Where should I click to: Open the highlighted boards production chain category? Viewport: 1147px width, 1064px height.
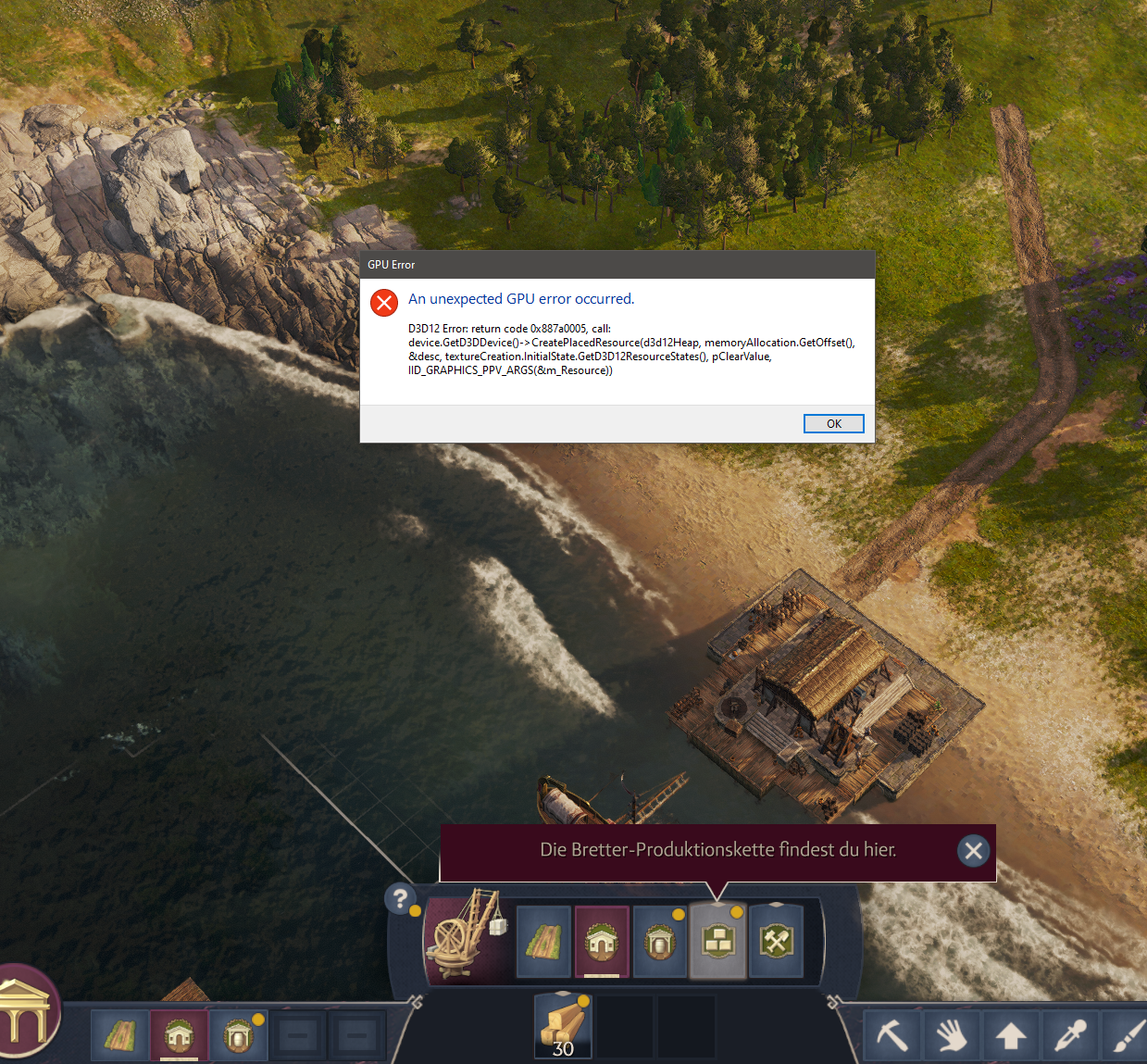(717, 942)
